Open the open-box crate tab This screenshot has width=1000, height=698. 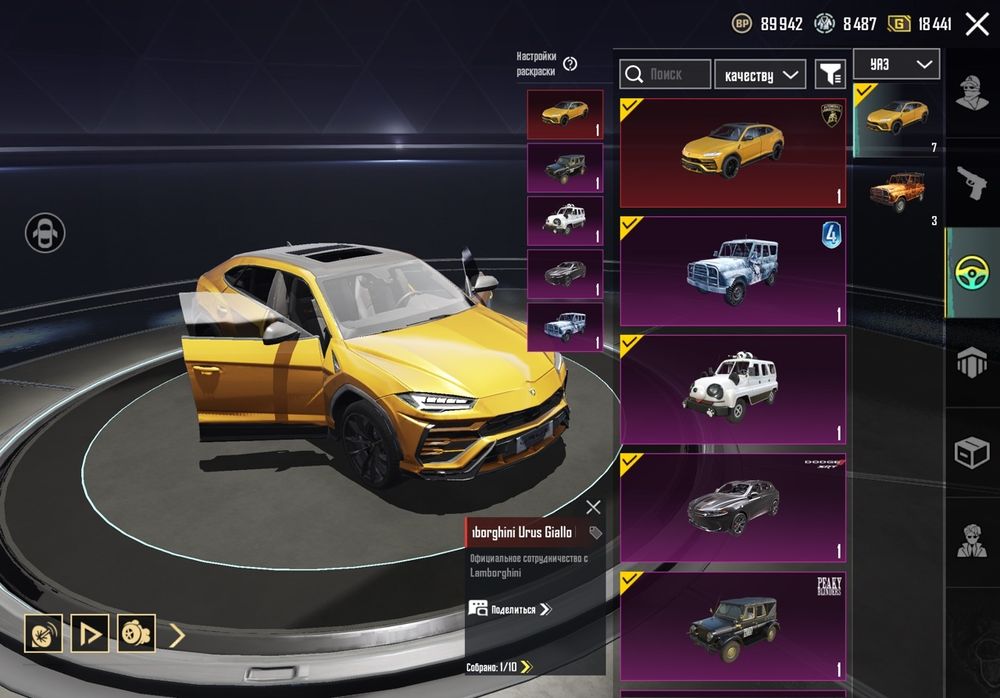972,453
